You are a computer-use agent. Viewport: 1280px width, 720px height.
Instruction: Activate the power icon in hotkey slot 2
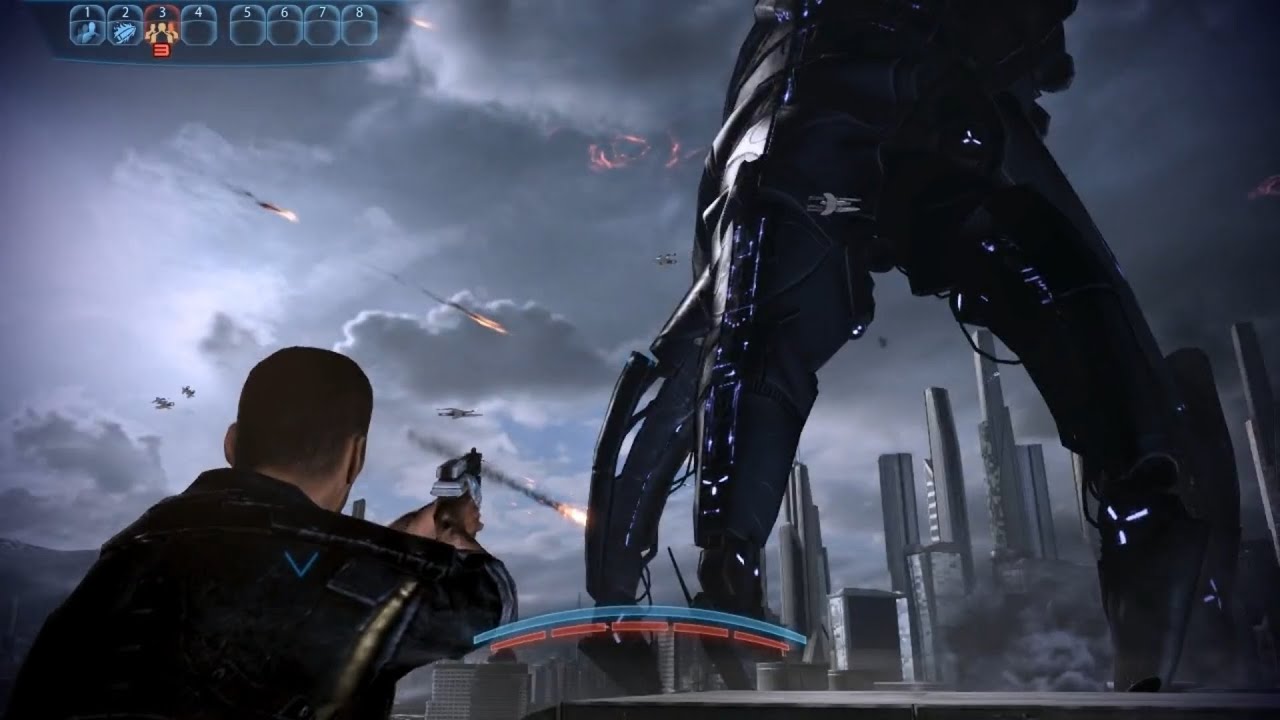125,30
